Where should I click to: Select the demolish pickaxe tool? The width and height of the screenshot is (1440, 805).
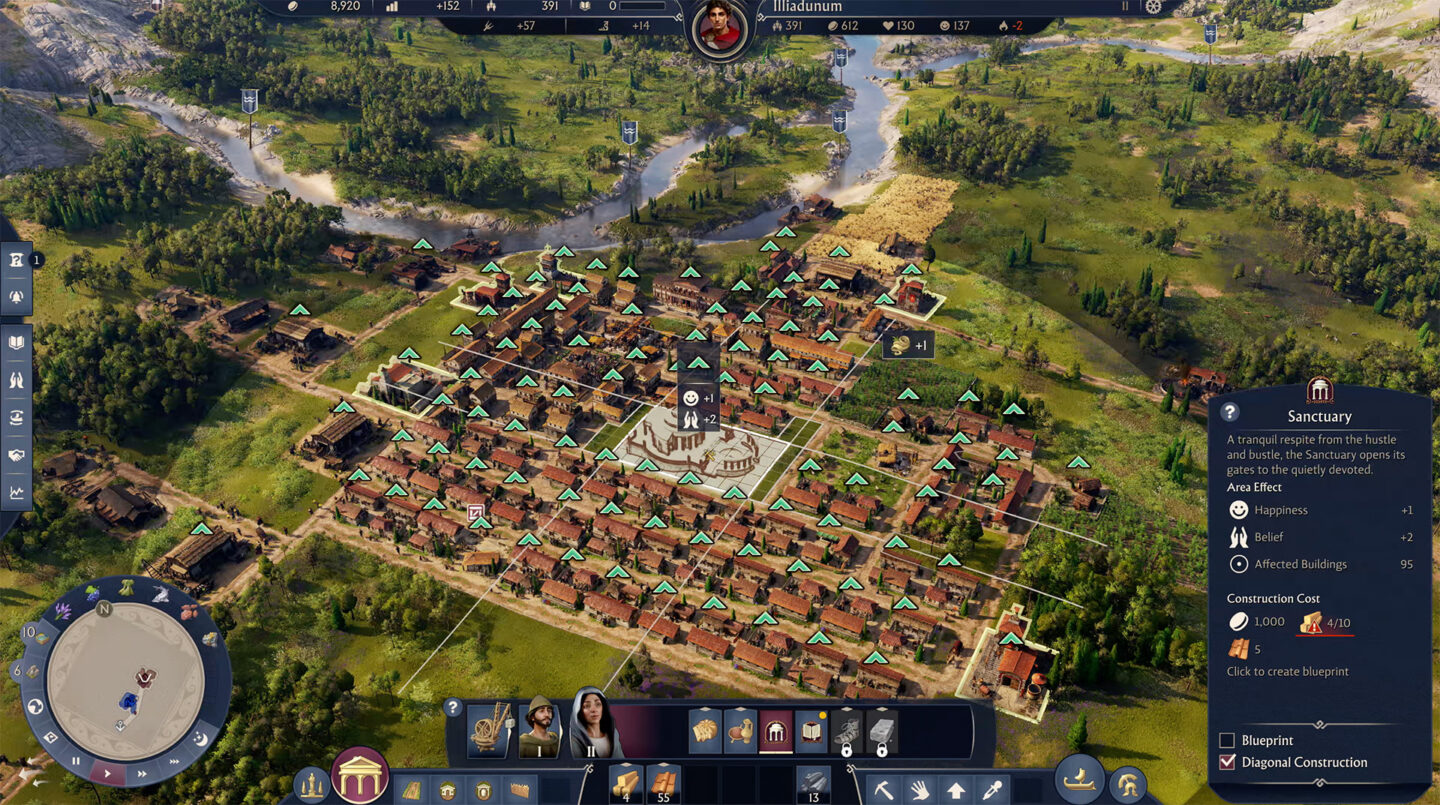click(x=884, y=791)
